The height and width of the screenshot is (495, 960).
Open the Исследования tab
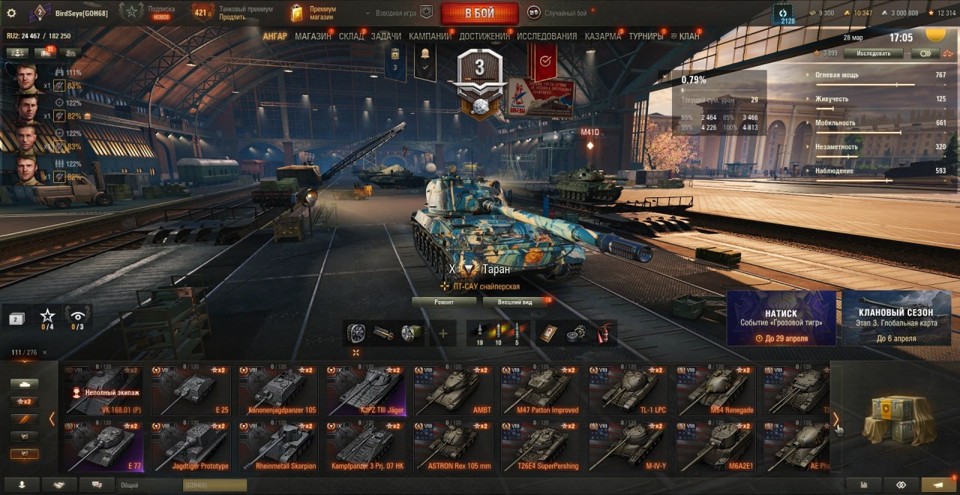pos(547,36)
